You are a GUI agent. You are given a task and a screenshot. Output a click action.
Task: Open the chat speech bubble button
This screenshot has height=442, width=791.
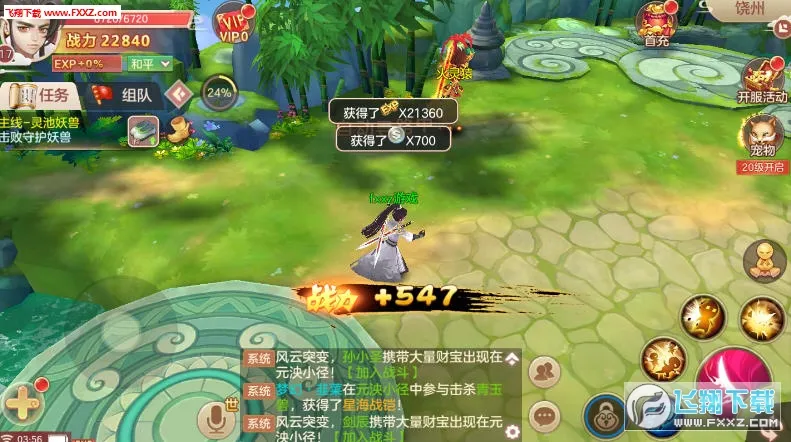pyautogui.click(x=545, y=414)
